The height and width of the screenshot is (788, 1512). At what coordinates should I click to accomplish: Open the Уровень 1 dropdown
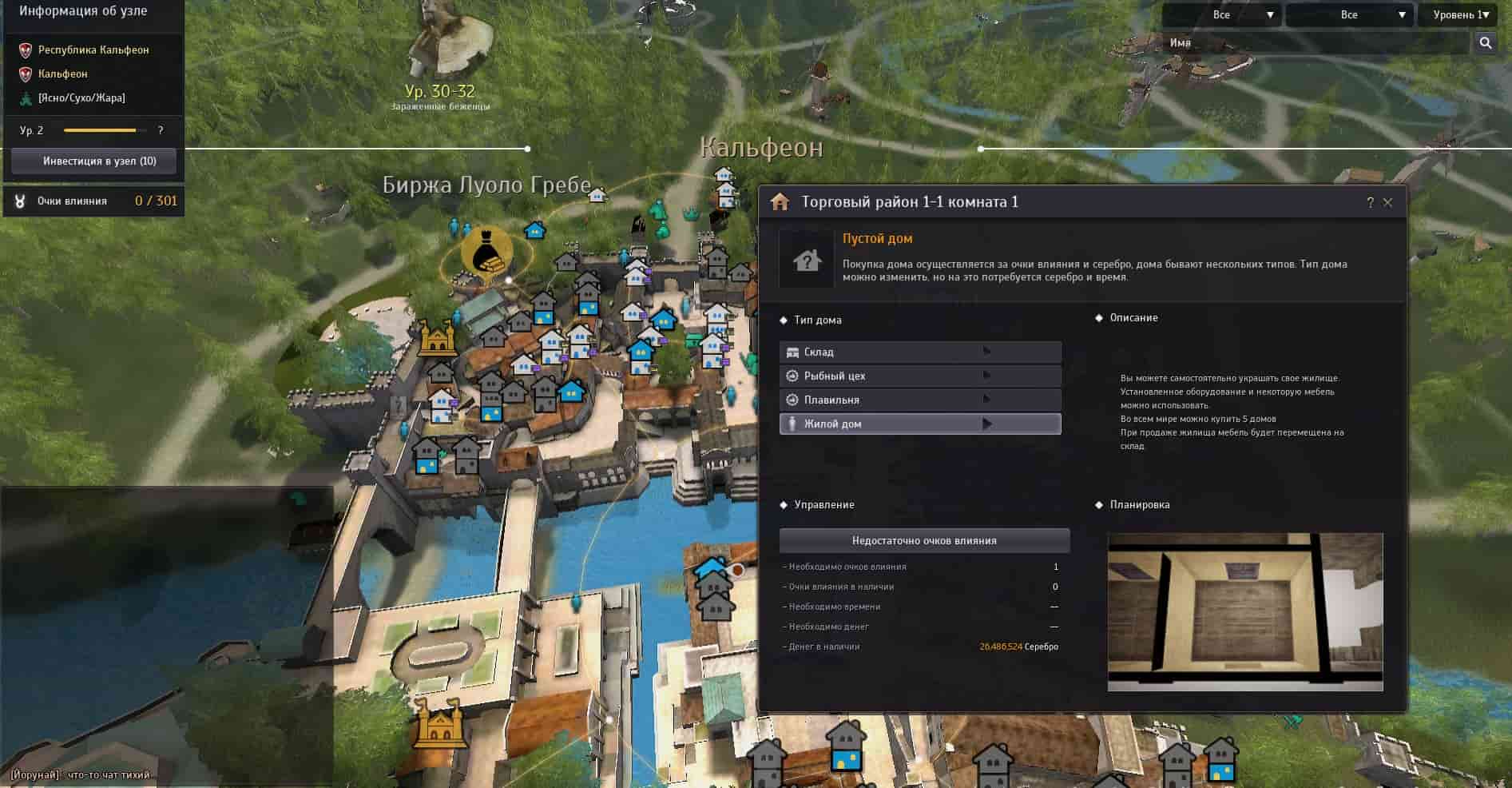click(x=1459, y=14)
